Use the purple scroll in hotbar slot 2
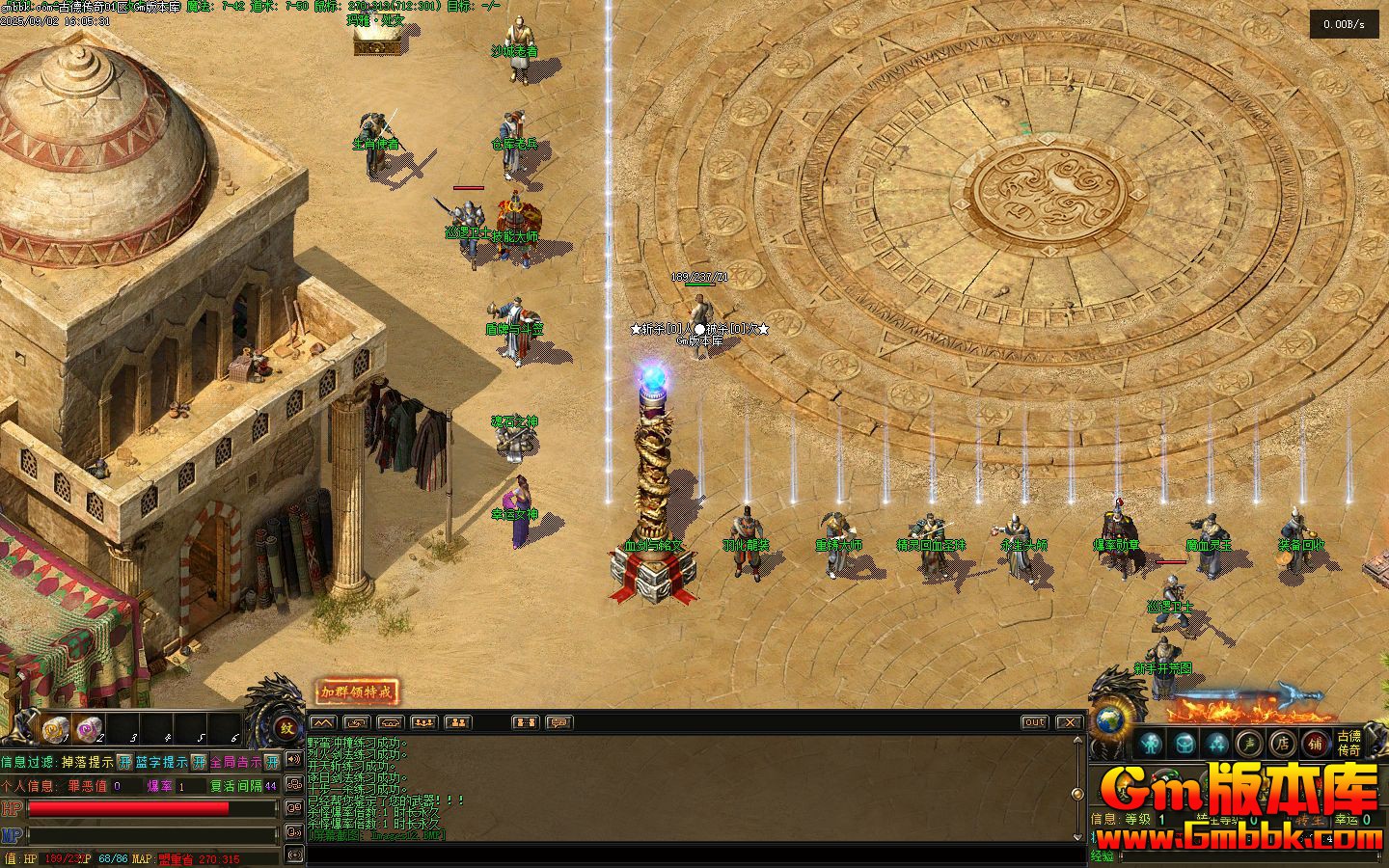1389x868 pixels. pos(90,729)
